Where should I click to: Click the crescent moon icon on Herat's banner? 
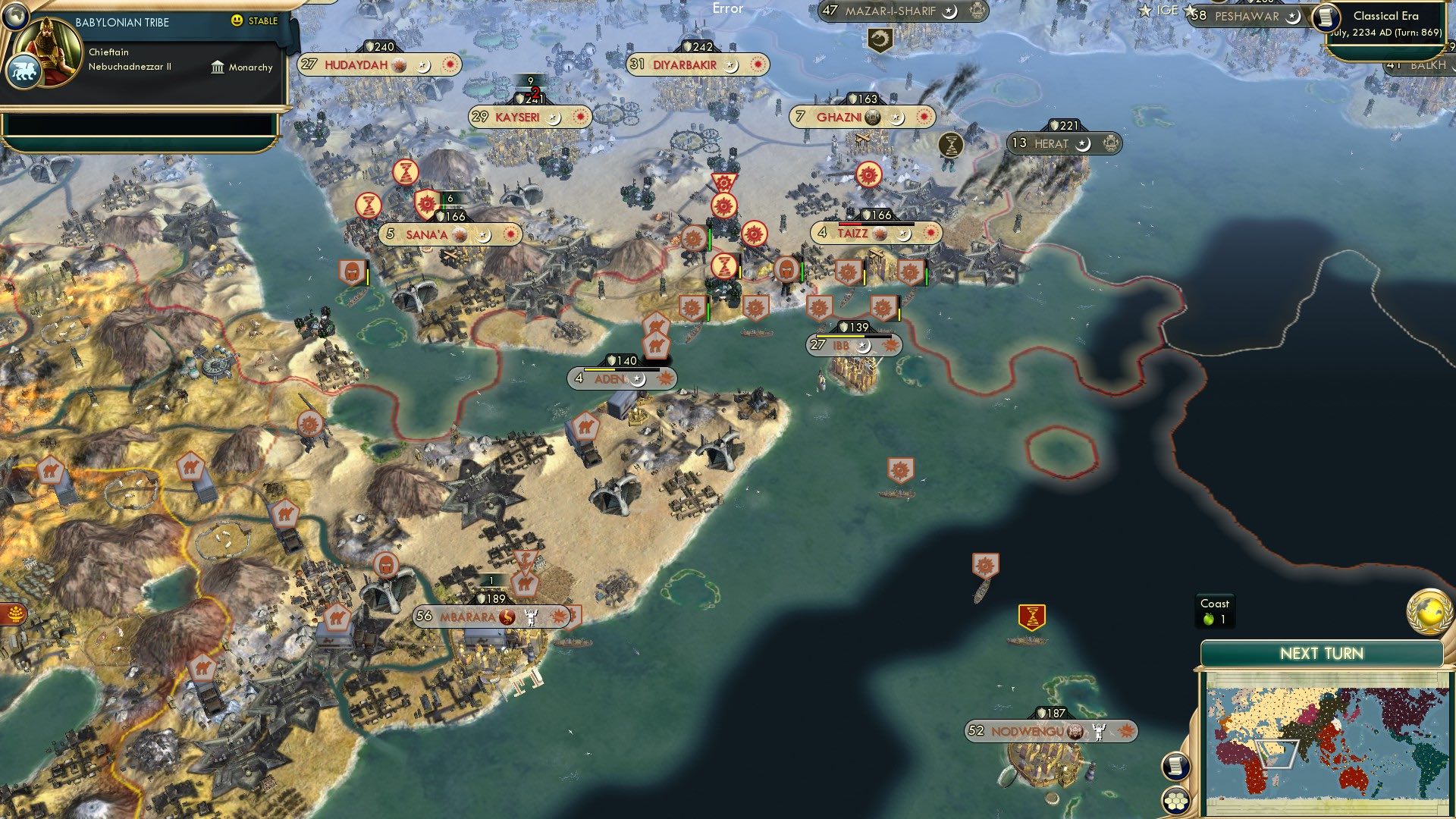coord(1081,144)
